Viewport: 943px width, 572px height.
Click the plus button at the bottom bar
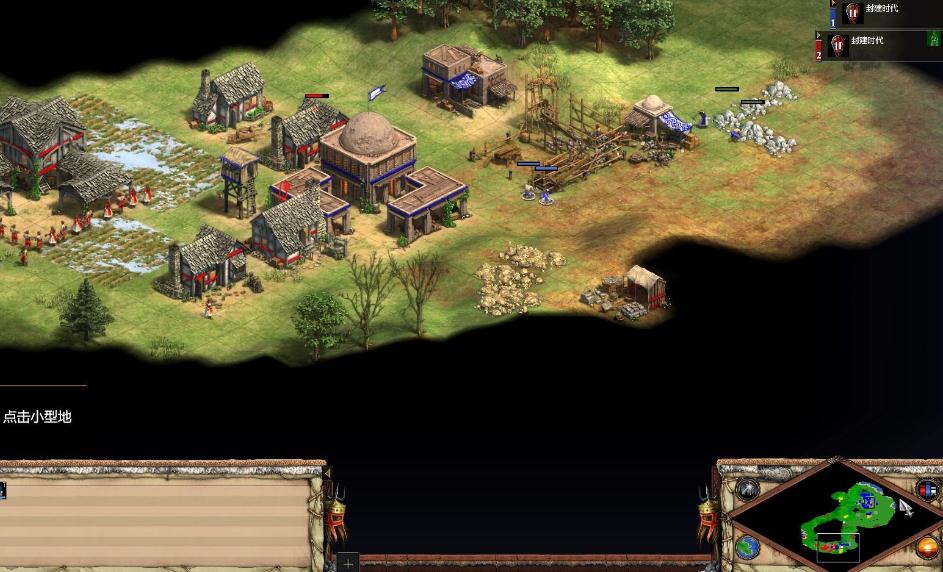(348, 563)
